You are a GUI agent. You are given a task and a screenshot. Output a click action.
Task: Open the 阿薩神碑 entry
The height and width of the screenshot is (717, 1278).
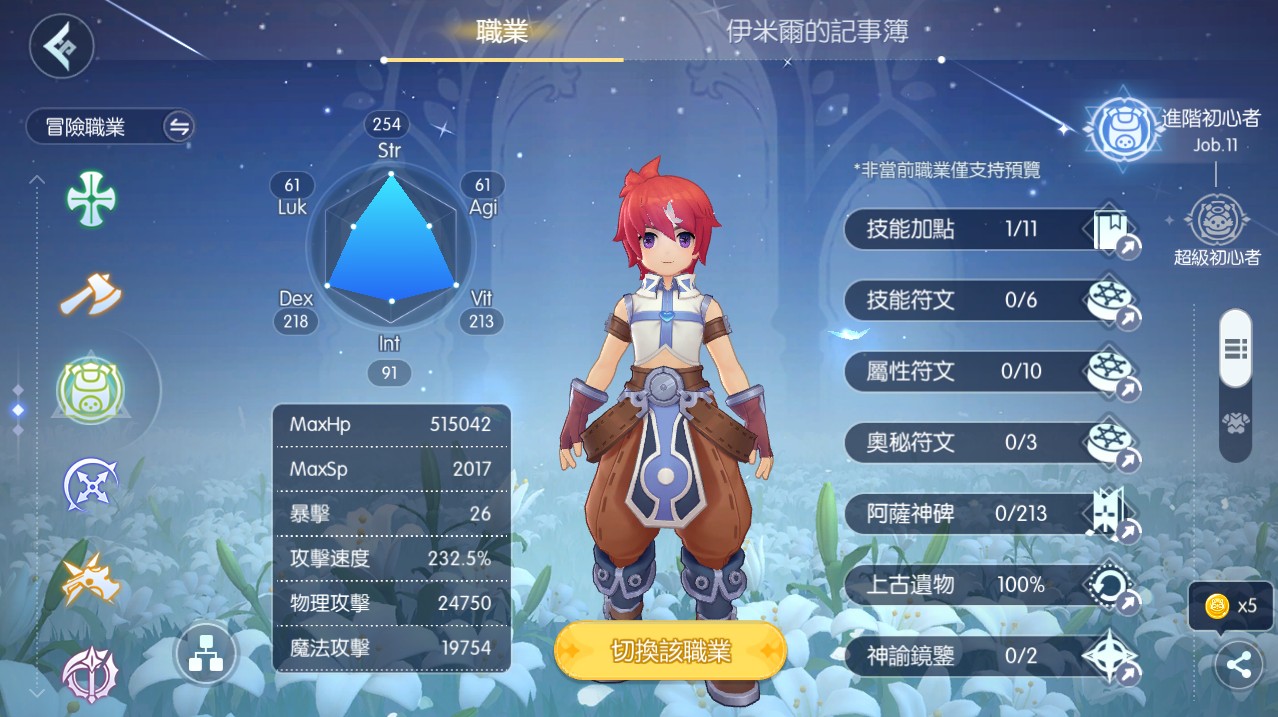[x=991, y=514]
